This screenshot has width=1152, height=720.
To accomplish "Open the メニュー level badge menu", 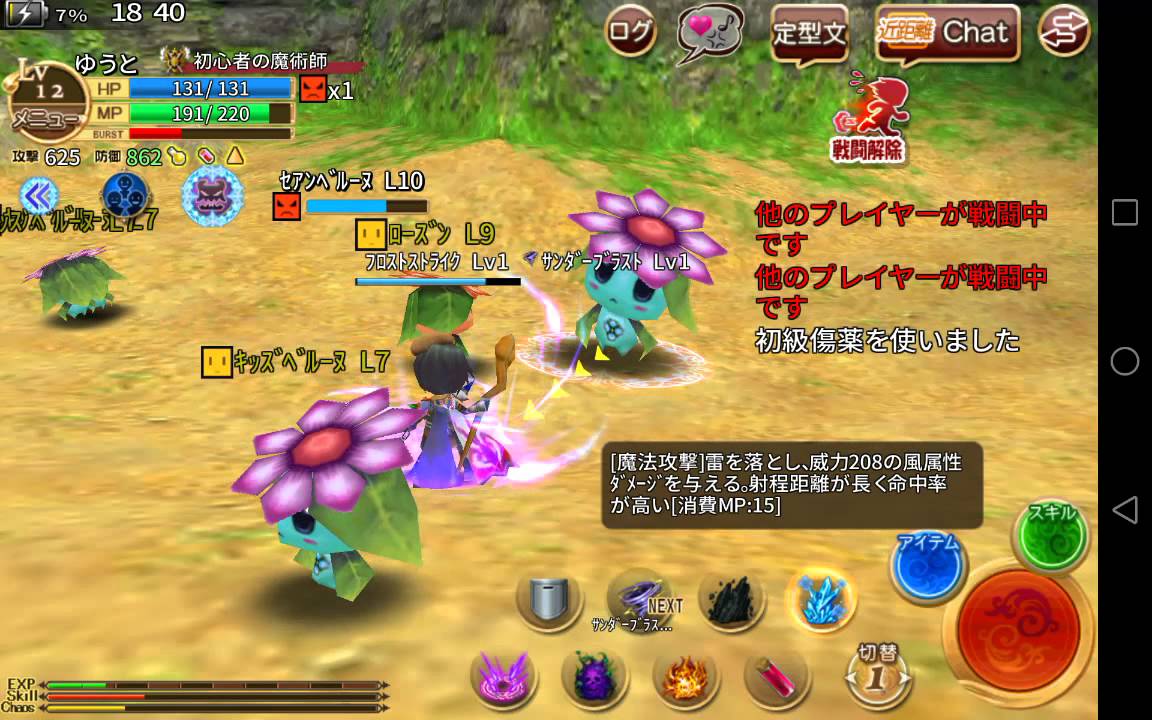I will [45, 105].
